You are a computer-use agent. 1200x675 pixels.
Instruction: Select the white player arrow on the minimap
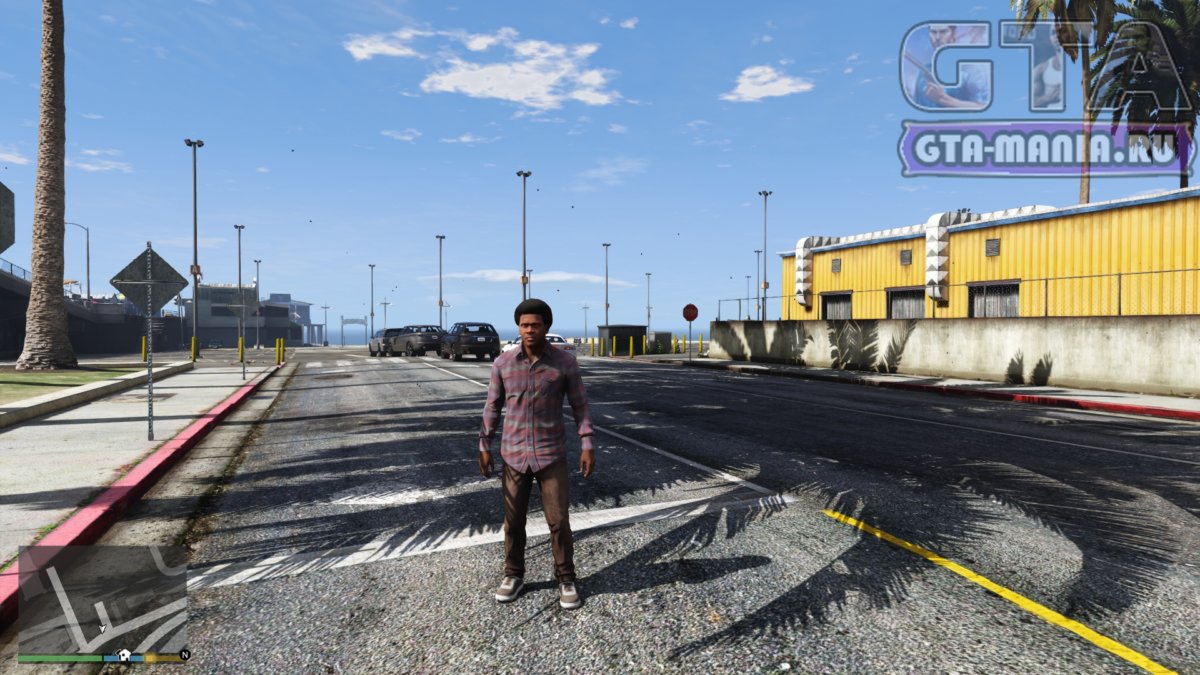tap(101, 629)
